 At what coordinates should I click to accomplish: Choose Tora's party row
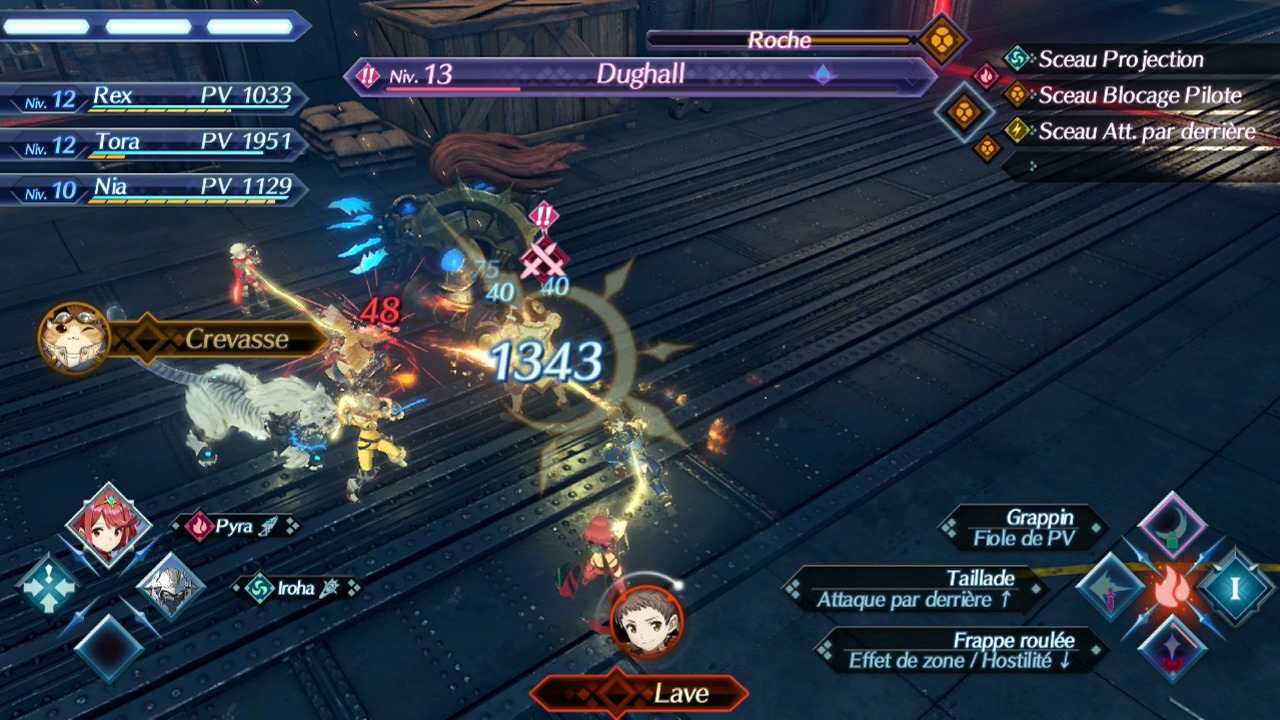pyautogui.click(x=155, y=143)
